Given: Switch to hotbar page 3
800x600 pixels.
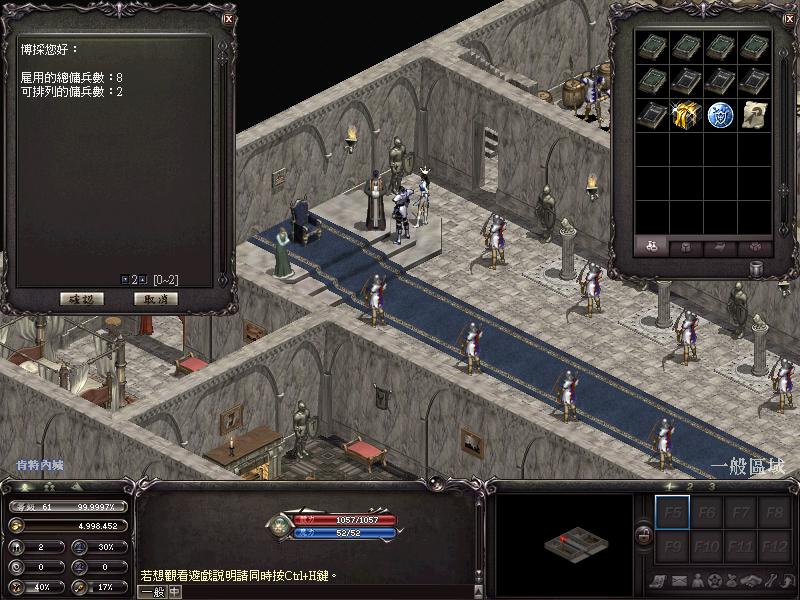Looking at the screenshot, I should [x=711, y=487].
